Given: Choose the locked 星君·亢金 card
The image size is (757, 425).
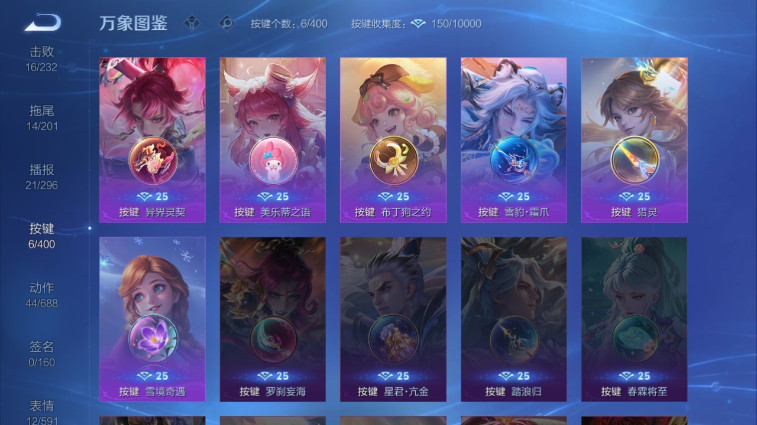Looking at the screenshot, I should (393, 318).
